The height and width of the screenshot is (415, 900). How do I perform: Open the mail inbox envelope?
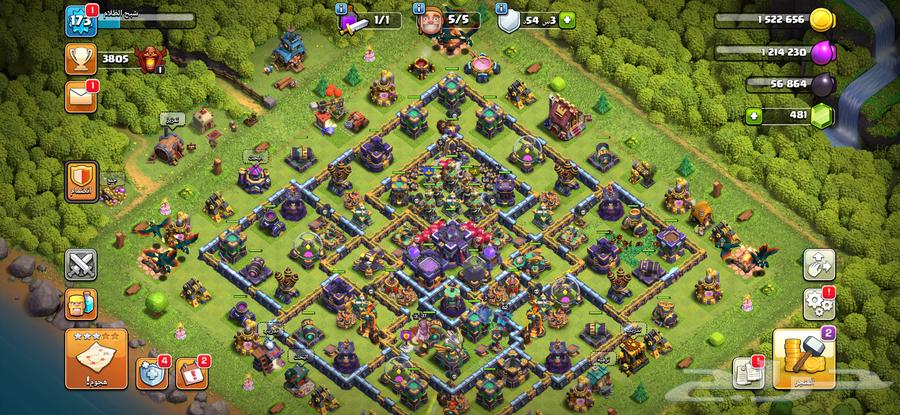[x=80, y=96]
